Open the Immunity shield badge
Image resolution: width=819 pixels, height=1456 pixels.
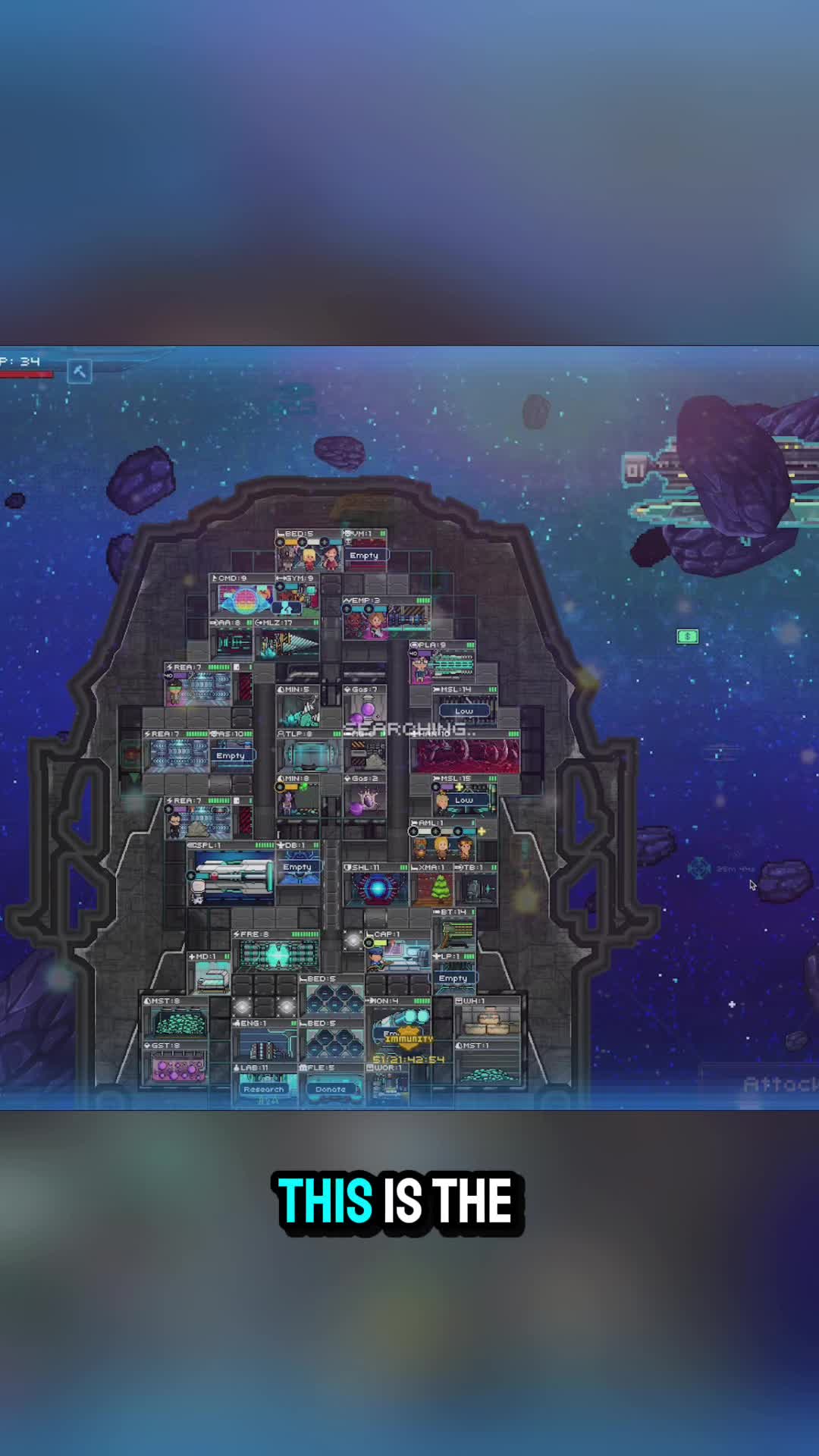(x=408, y=1038)
